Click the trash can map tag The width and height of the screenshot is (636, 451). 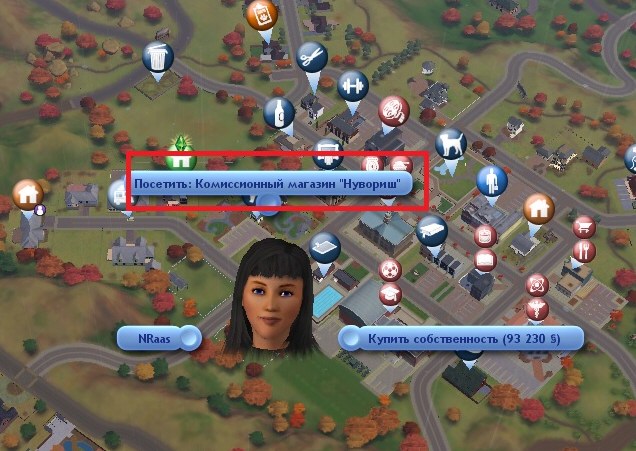click(x=157, y=59)
